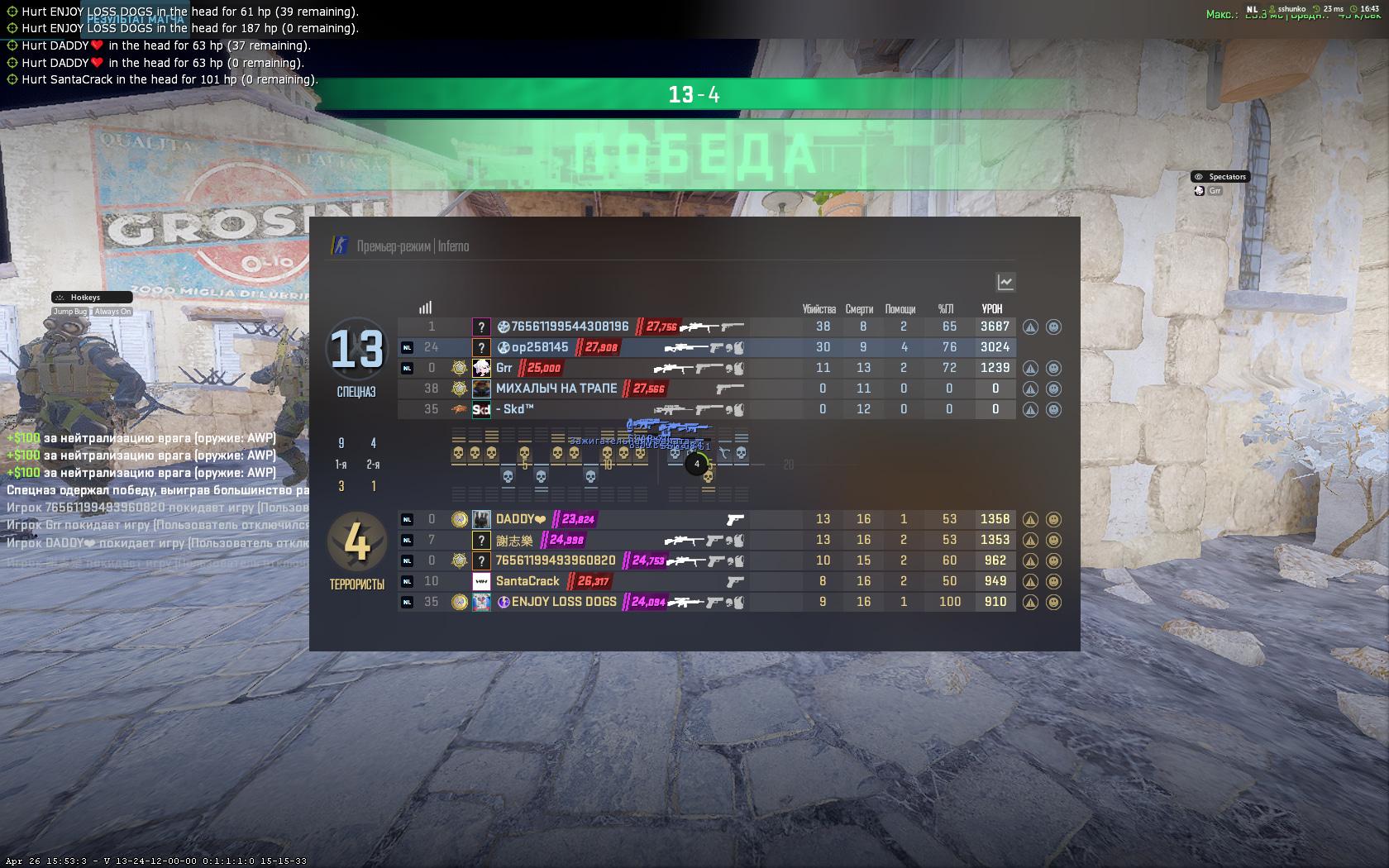Select 謝志樂's row on the scoreboard
1389x868 pixels.
click(703, 540)
